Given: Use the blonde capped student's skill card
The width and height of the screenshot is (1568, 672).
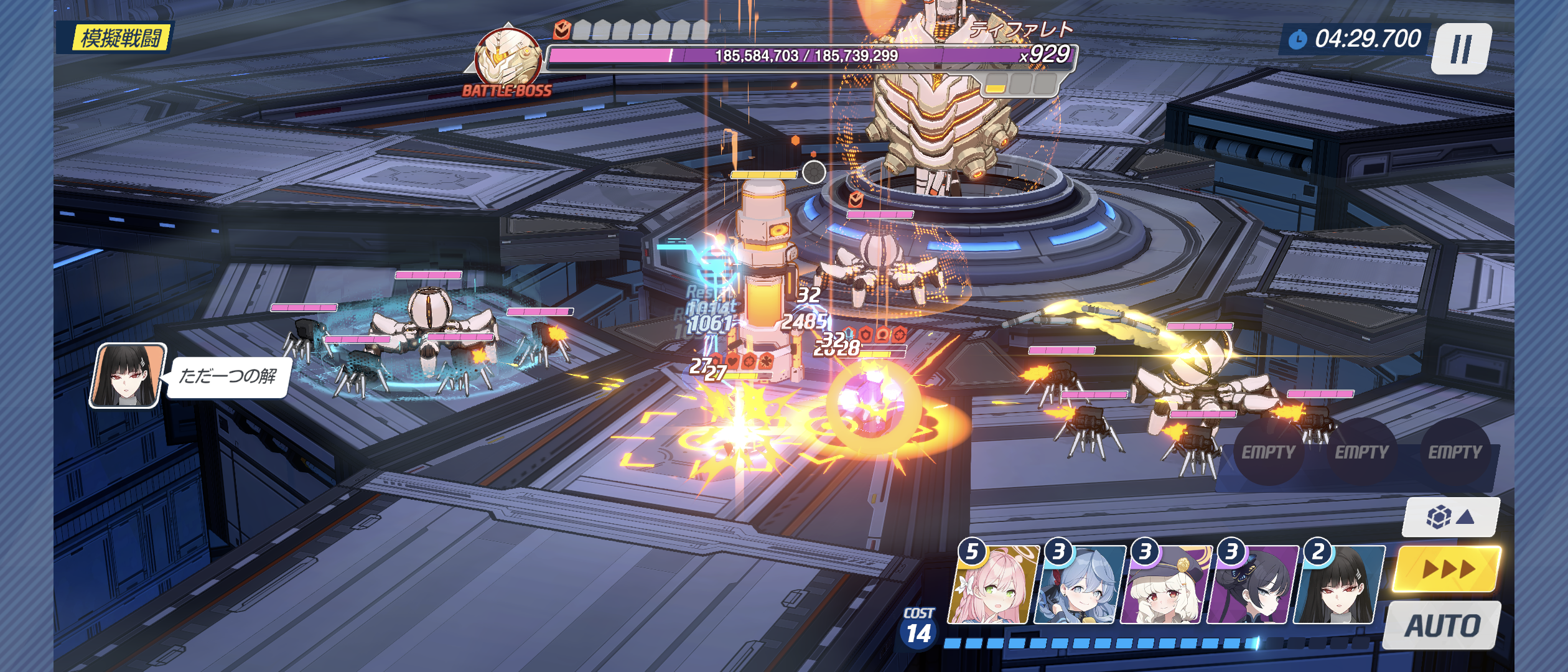Looking at the screenshot, I should pos(1166,586).
